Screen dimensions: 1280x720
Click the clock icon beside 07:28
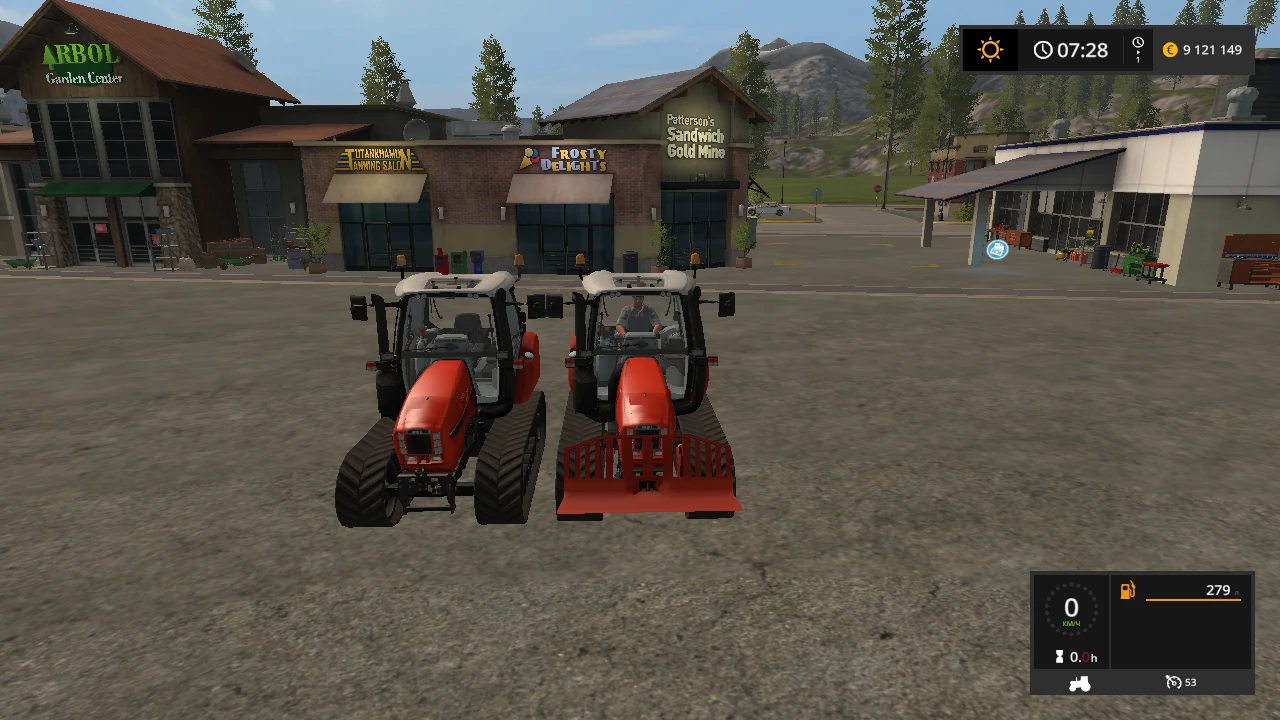(x=1044, y=49)
